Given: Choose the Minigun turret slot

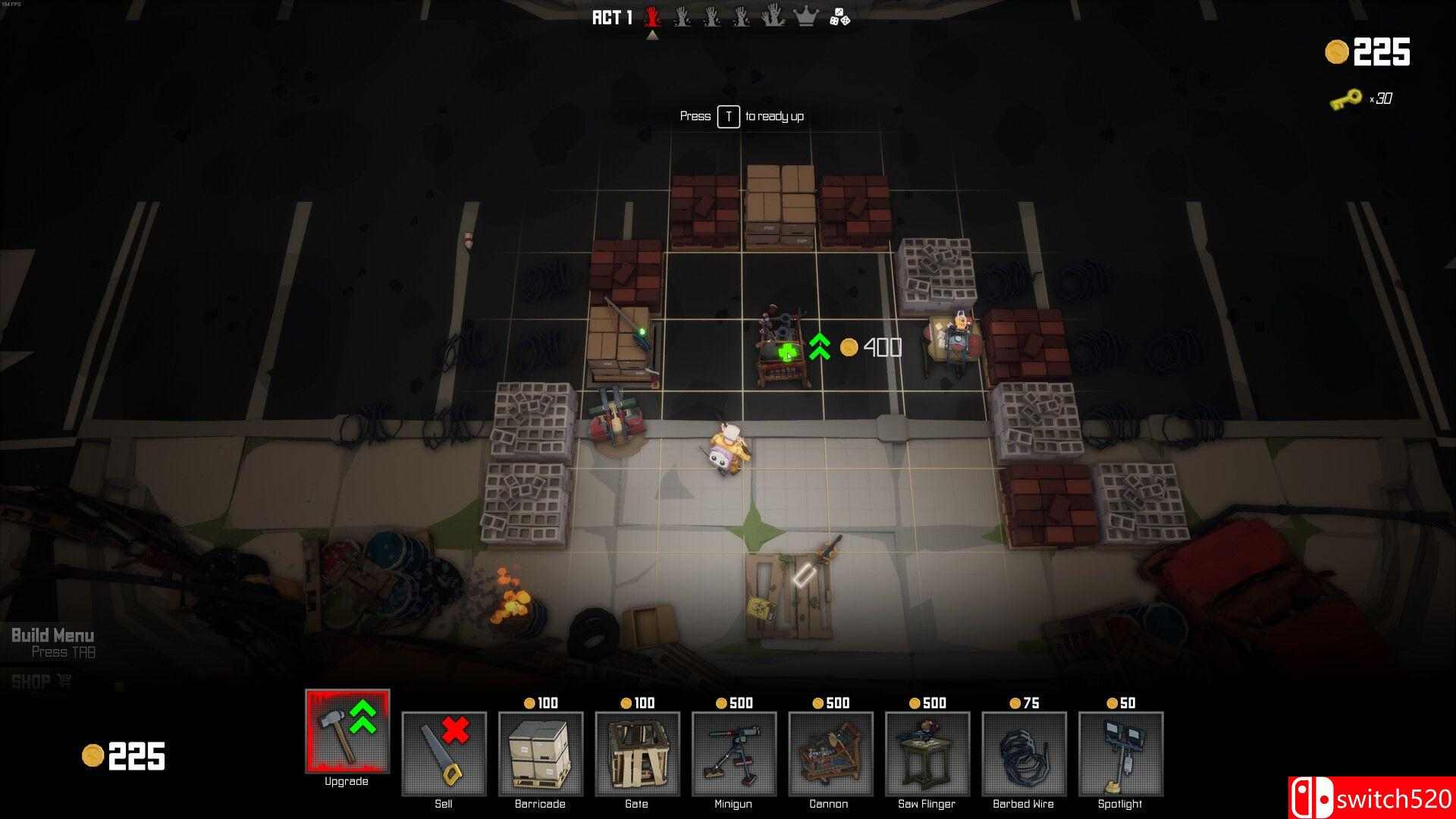Looking at the screenshot, I should [733, 754].
